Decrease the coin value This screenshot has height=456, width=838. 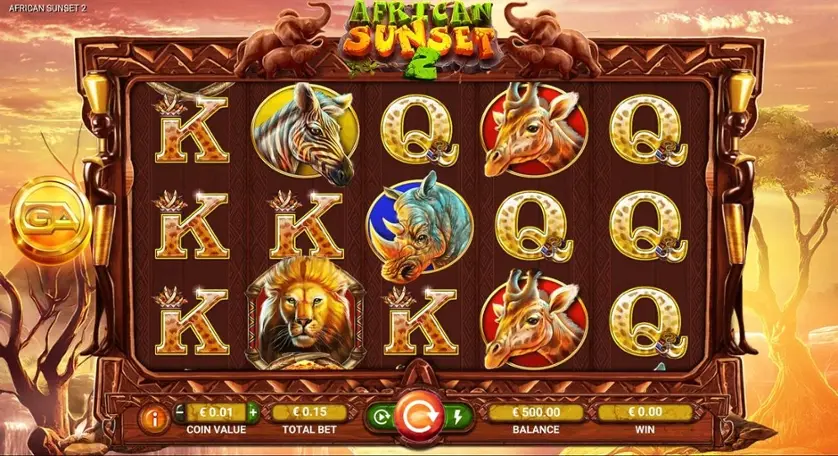tap(180, 411)
